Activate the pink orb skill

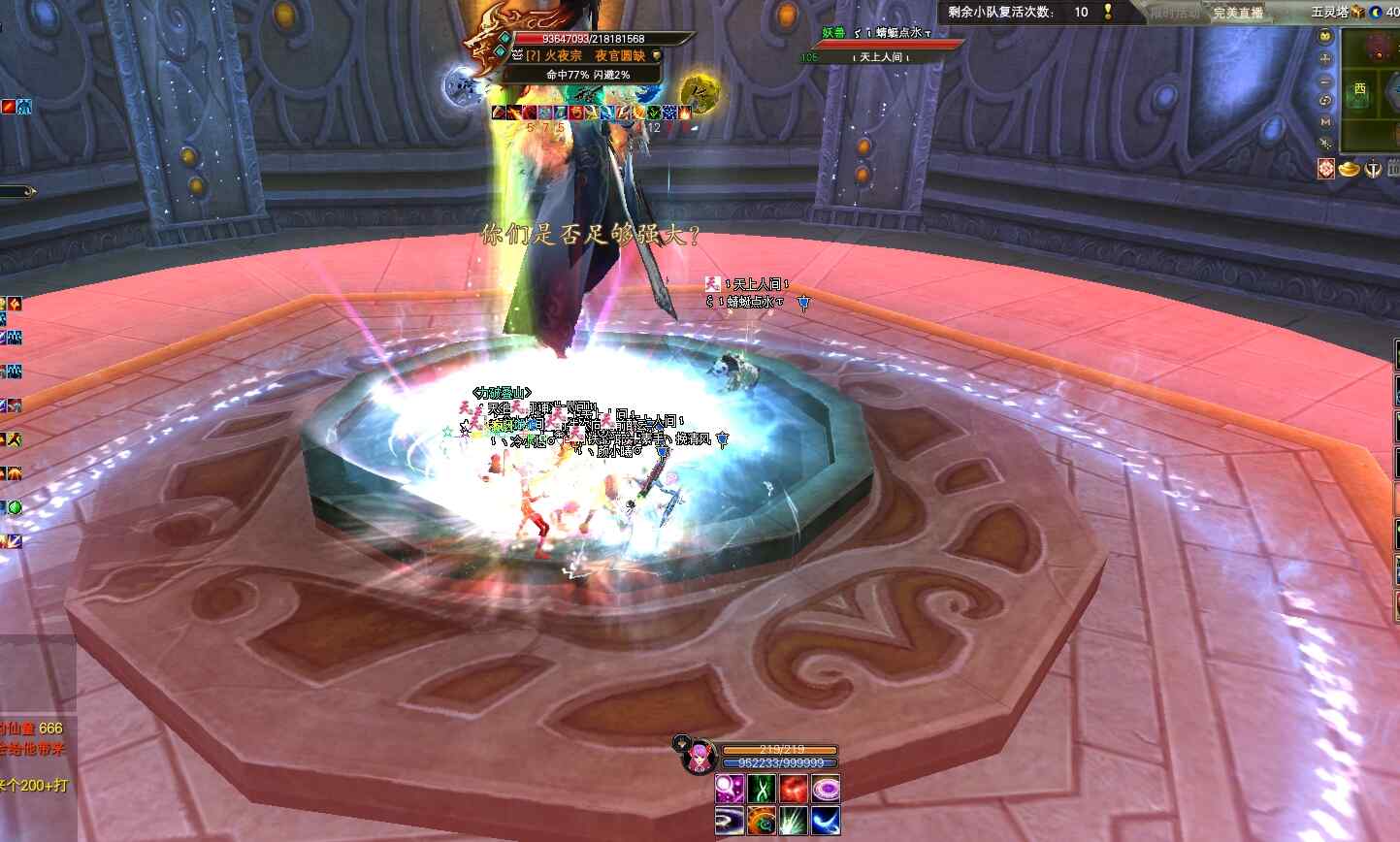pos(730,789)
